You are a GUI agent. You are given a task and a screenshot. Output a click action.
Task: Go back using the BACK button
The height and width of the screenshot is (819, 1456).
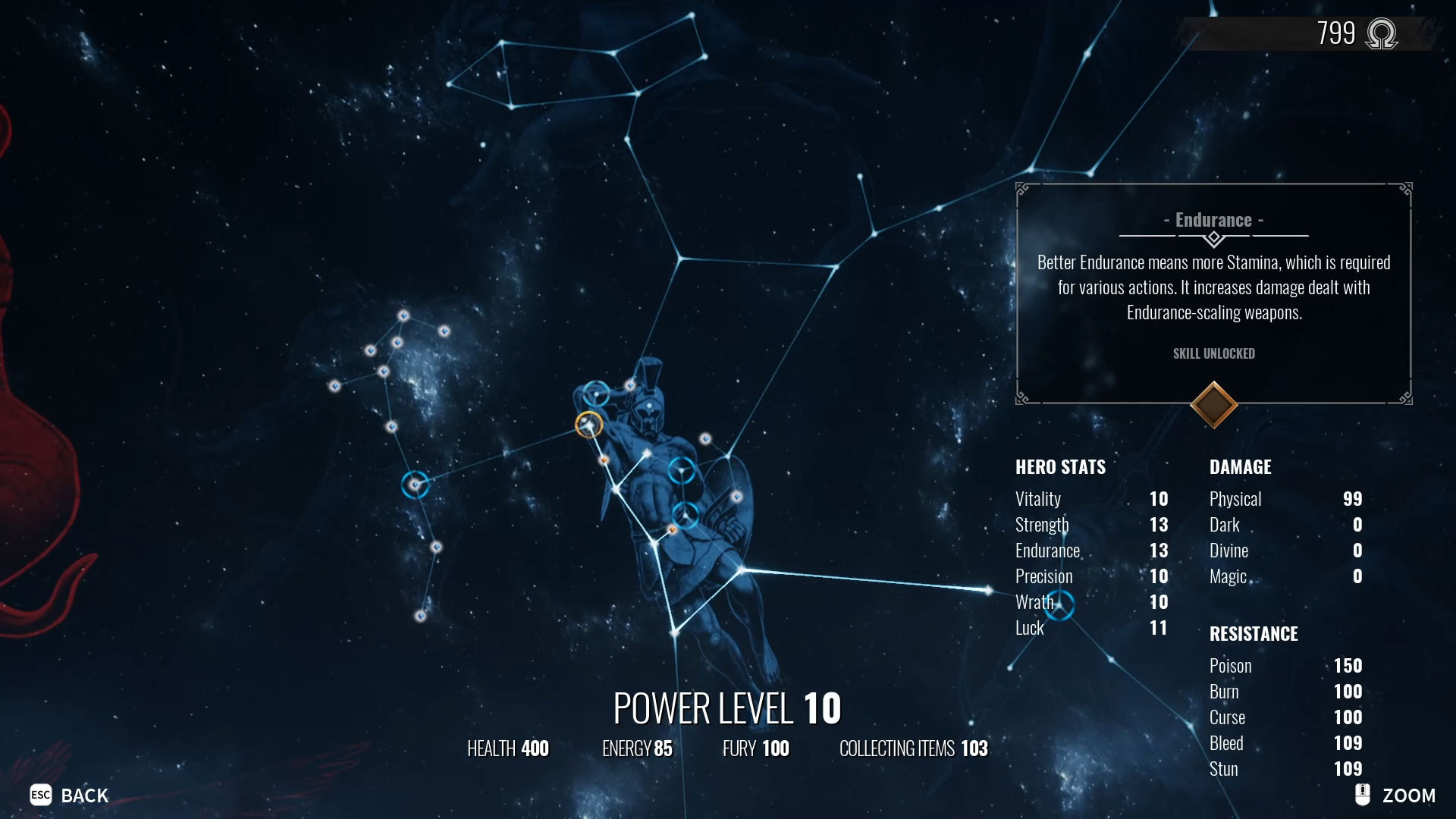(x=70, y=795)
